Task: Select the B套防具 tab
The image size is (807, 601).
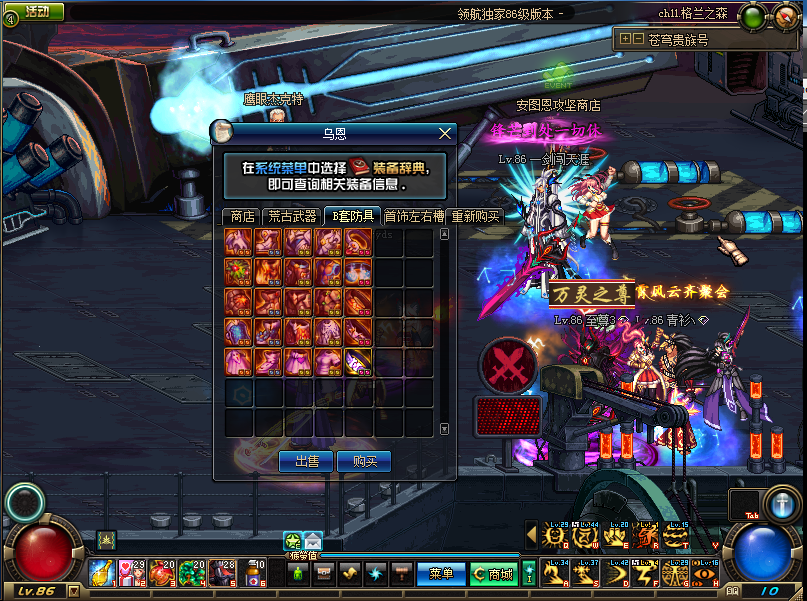Action: [353, 216]
